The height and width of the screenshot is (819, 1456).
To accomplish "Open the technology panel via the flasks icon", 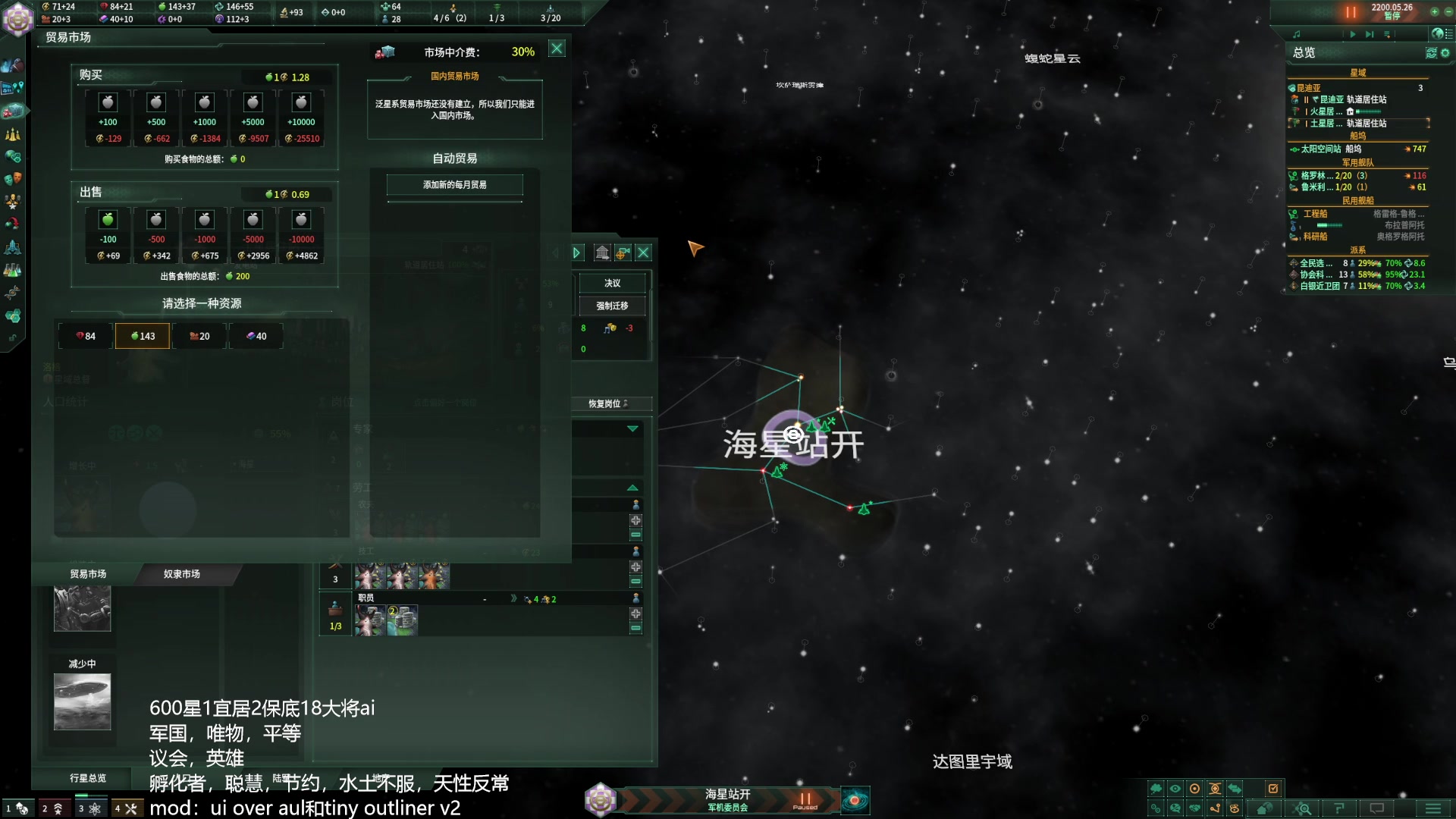I will click(13, 268).
